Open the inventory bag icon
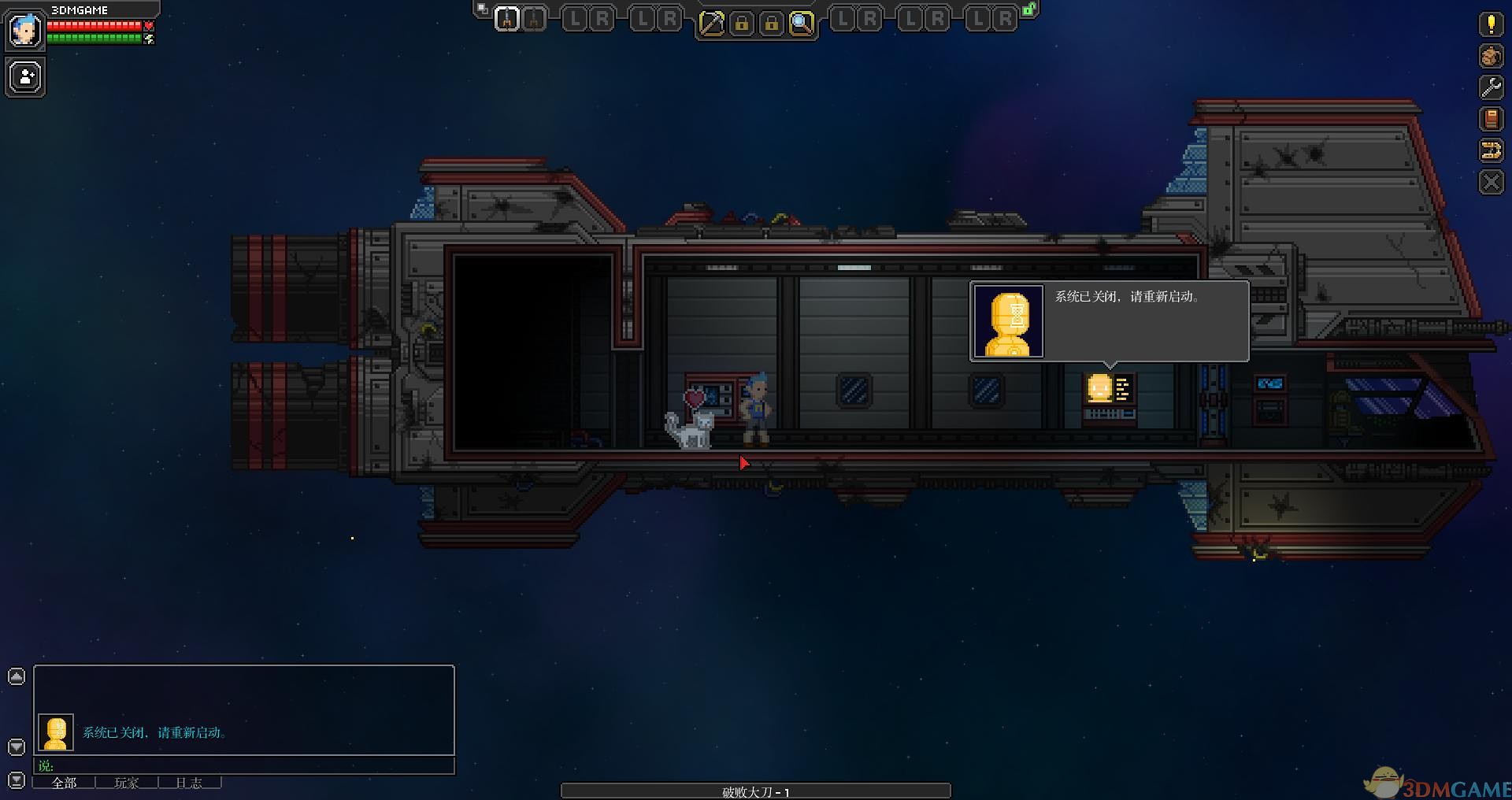Screen dimensions: 1512x800 [1491, 56]
